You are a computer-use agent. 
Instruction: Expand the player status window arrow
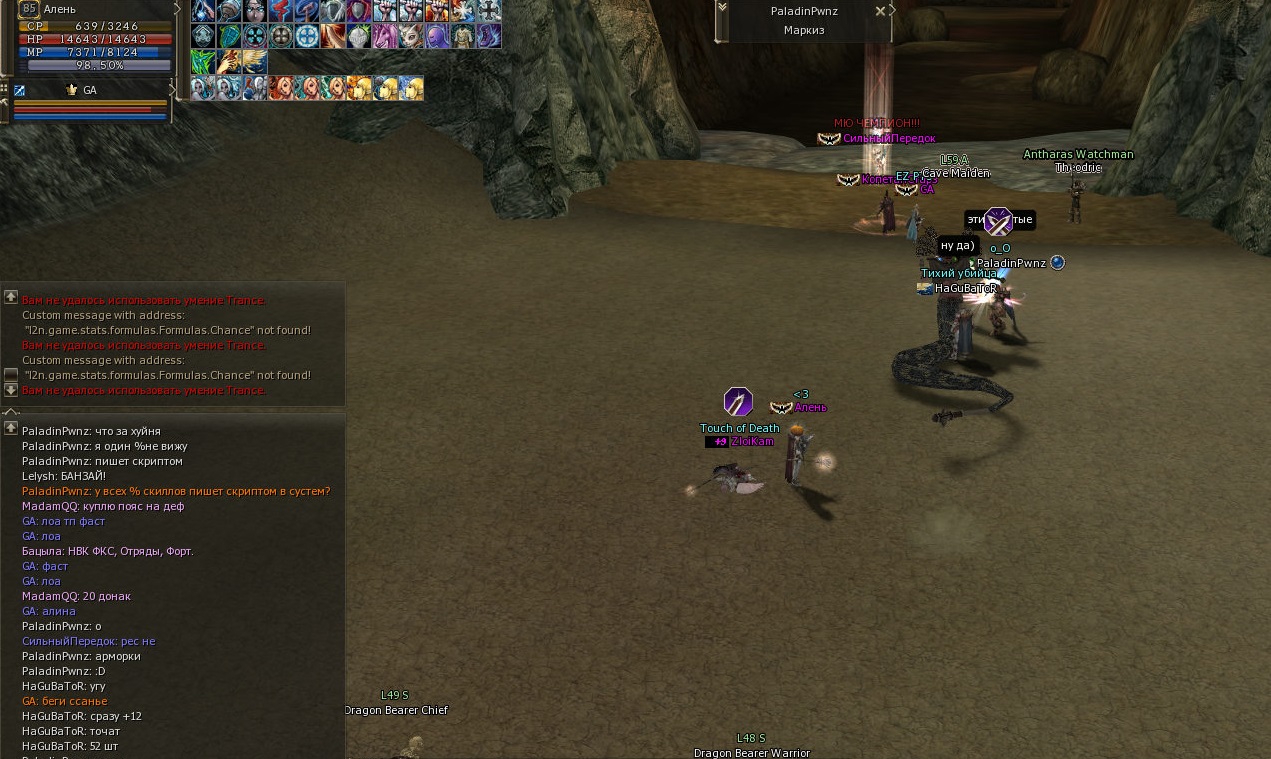tap(178, 8)
